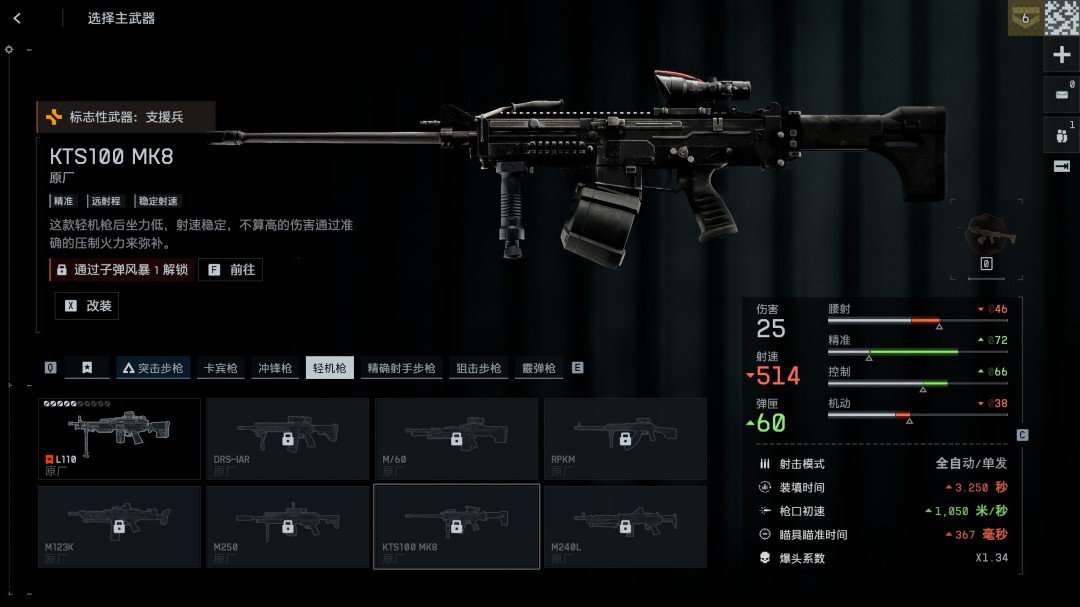Click the weapon preview thumbnail beside the gun
The height and width of the screenshot is (607, 1080).
pos(988,236)
